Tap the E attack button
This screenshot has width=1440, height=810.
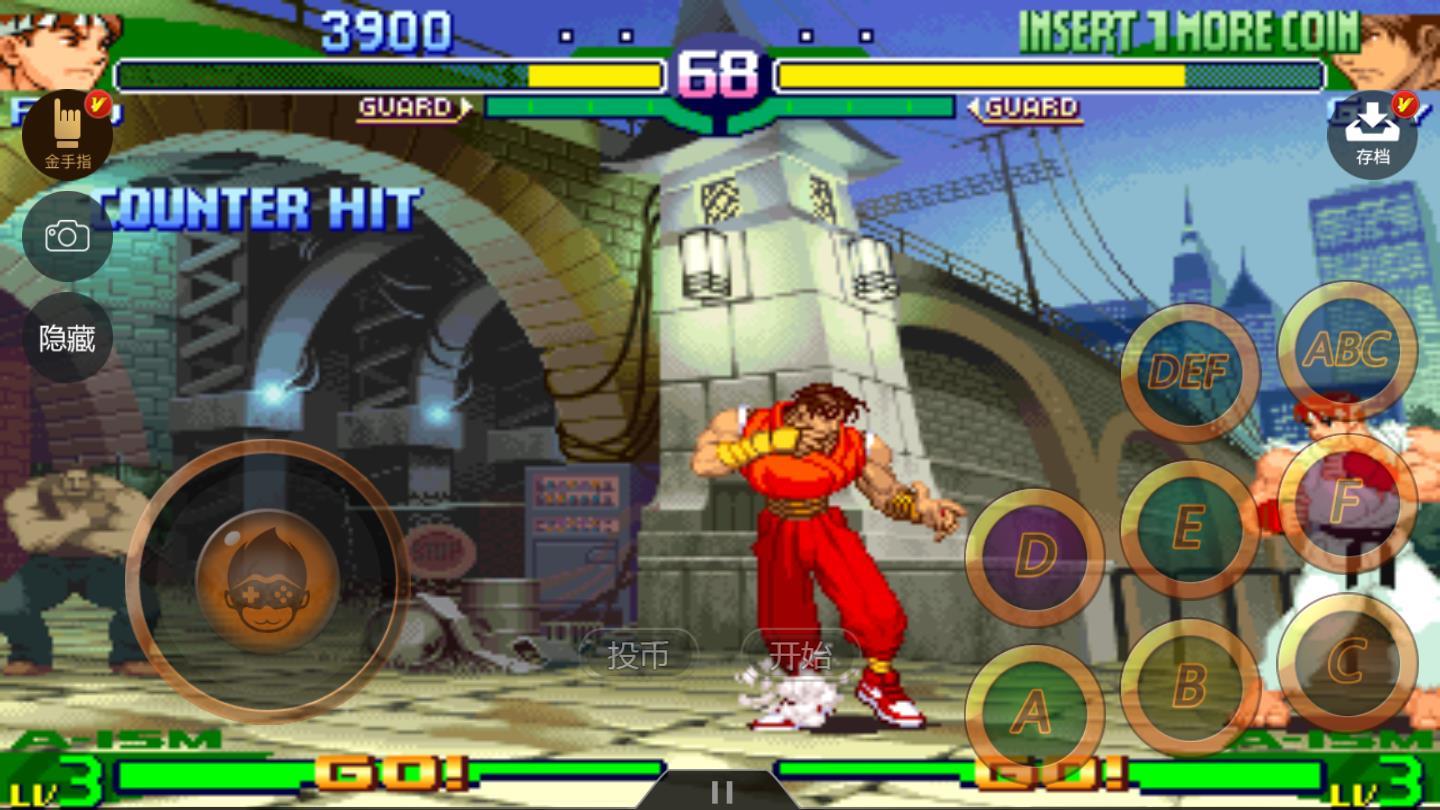coord(1190,529)
